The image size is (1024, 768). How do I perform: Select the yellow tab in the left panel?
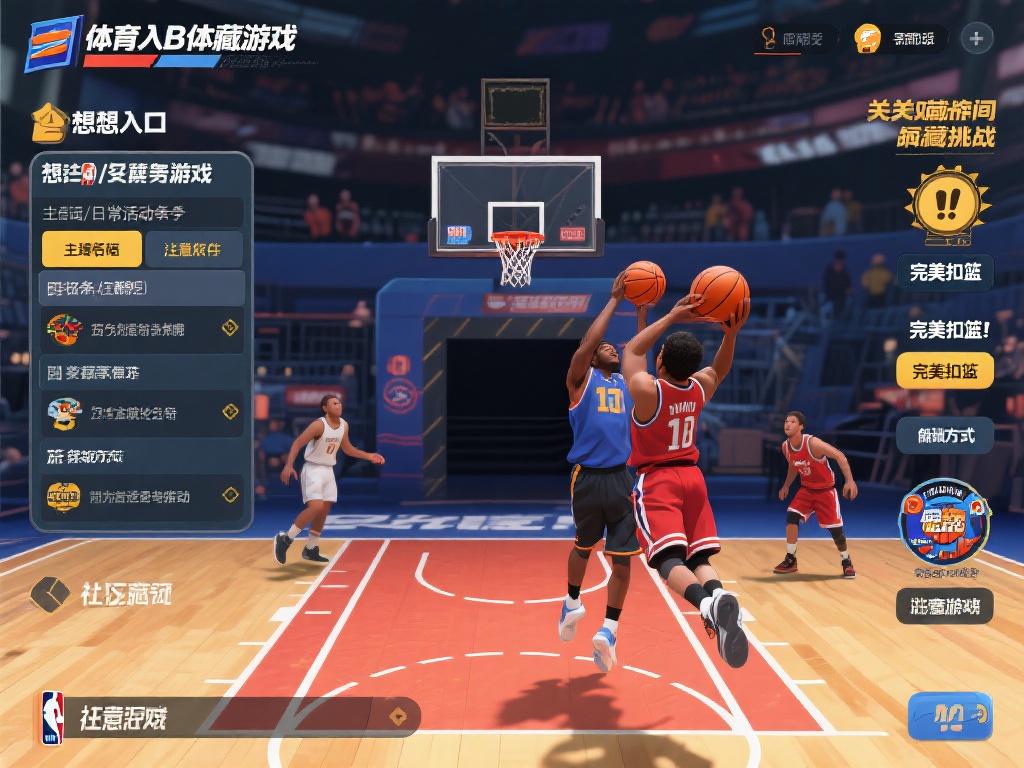(x=91, y=249)
